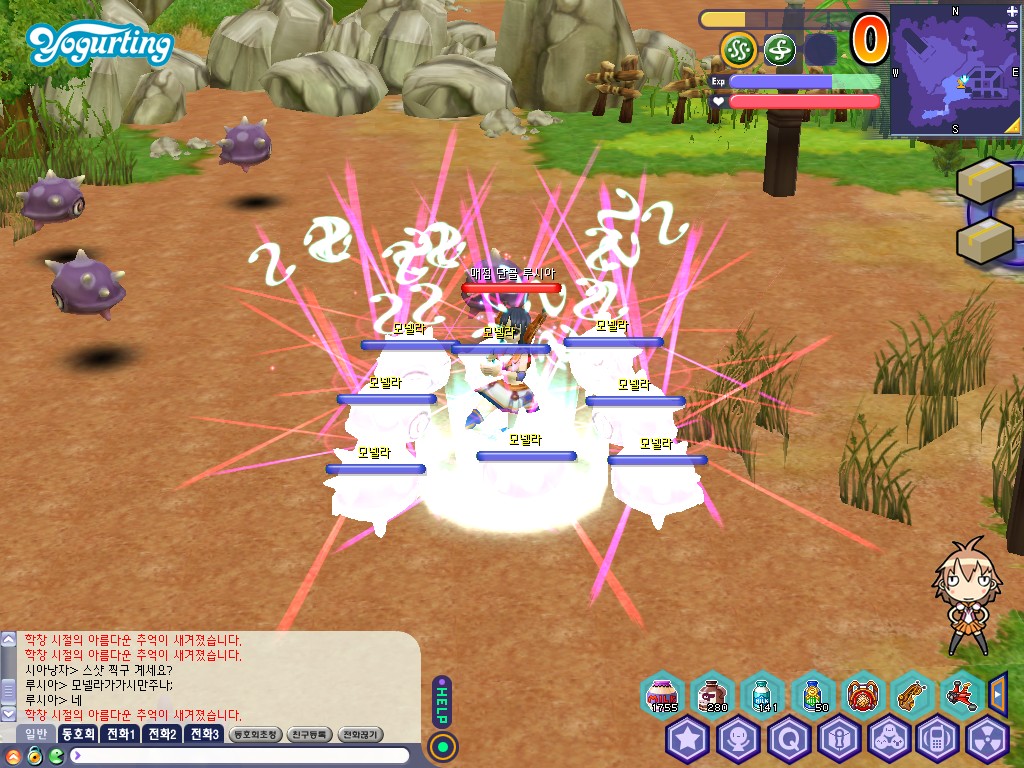The image size is (1024, 768).
Task: Use the red MILK jar item (1755)
Action: click(663, 694)
